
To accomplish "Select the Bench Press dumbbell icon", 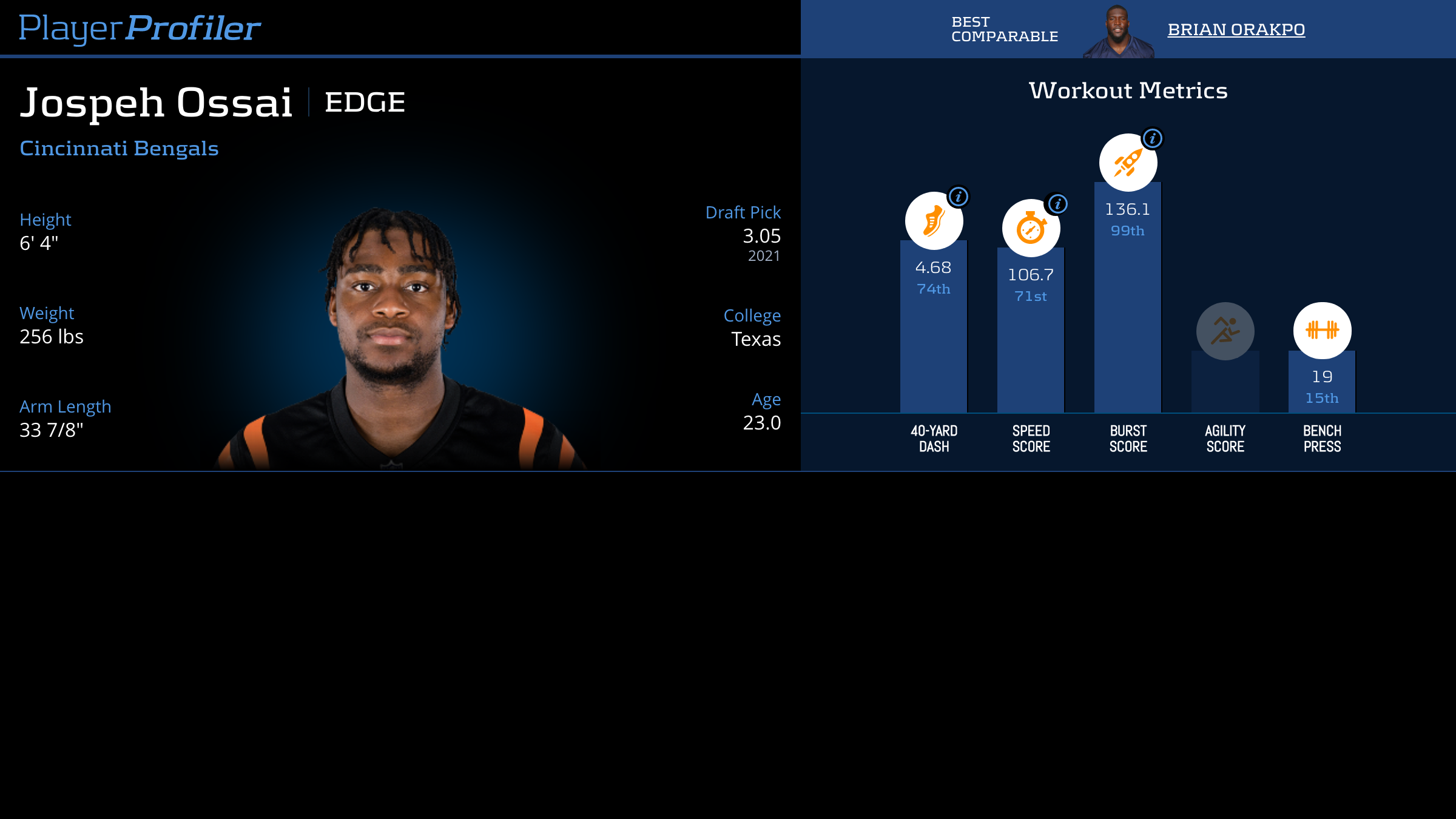I will click(x=1323, y=331).
